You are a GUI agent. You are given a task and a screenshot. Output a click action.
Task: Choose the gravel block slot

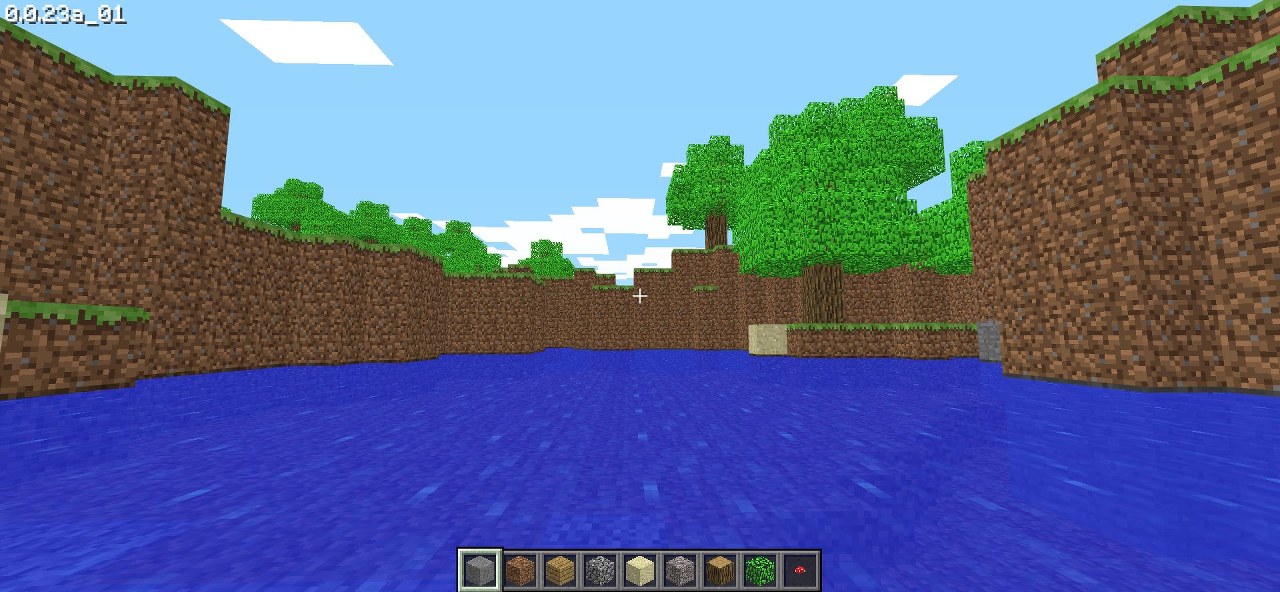tap(680, 571)
